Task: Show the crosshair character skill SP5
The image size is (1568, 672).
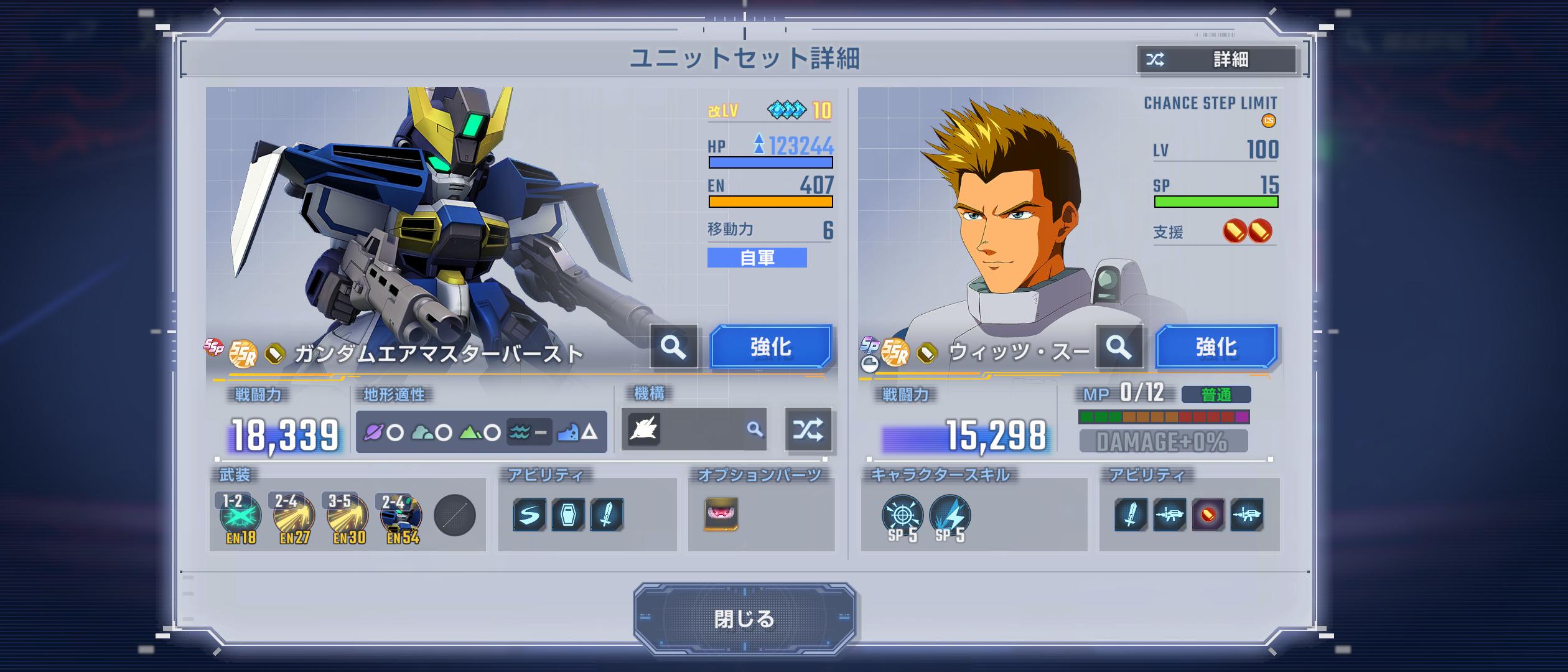Action: (902, 516)
